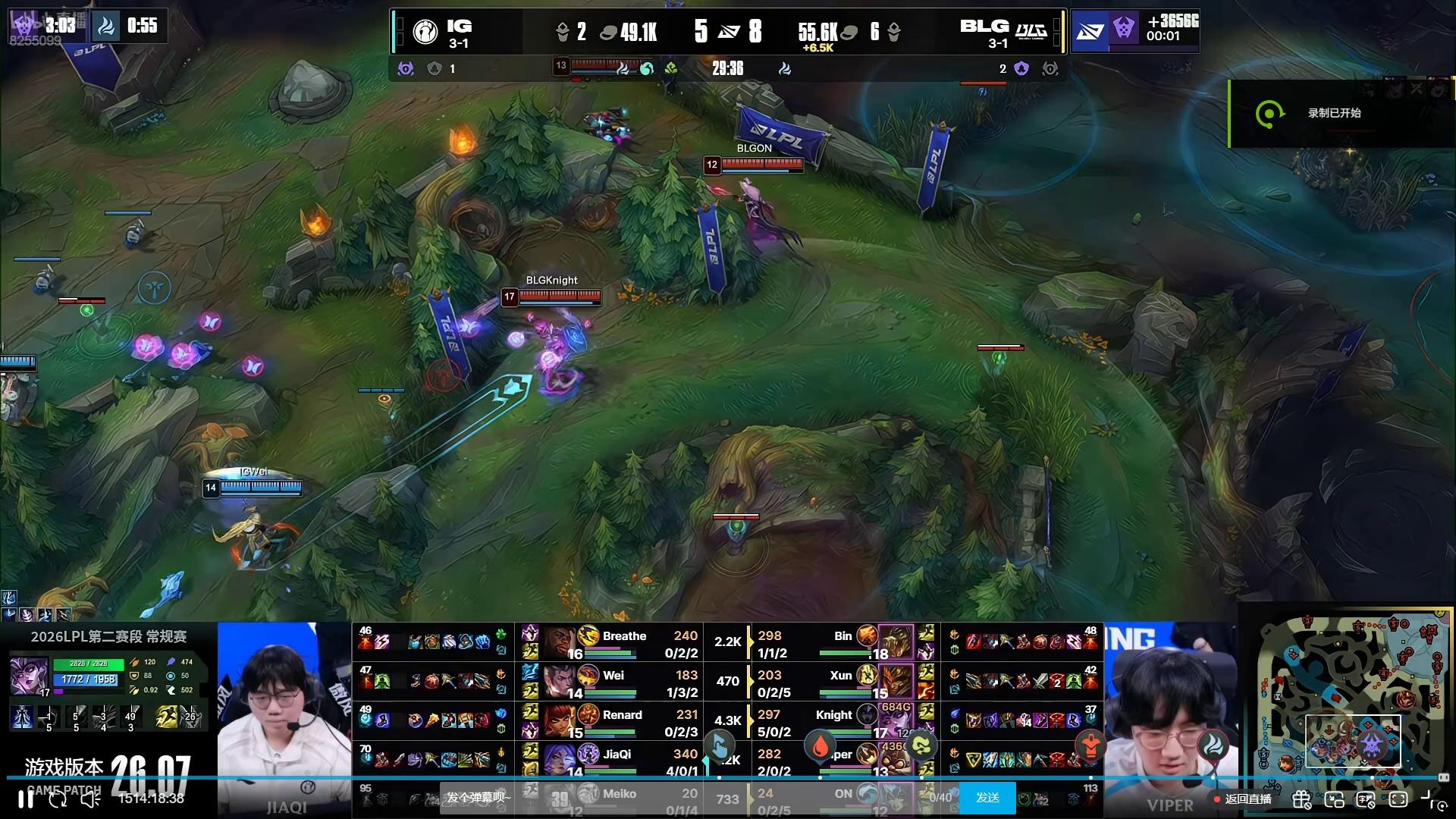Click the blue 发送 send button
1456x819 pixels.
pyautogui.click(x=987, y=798)
